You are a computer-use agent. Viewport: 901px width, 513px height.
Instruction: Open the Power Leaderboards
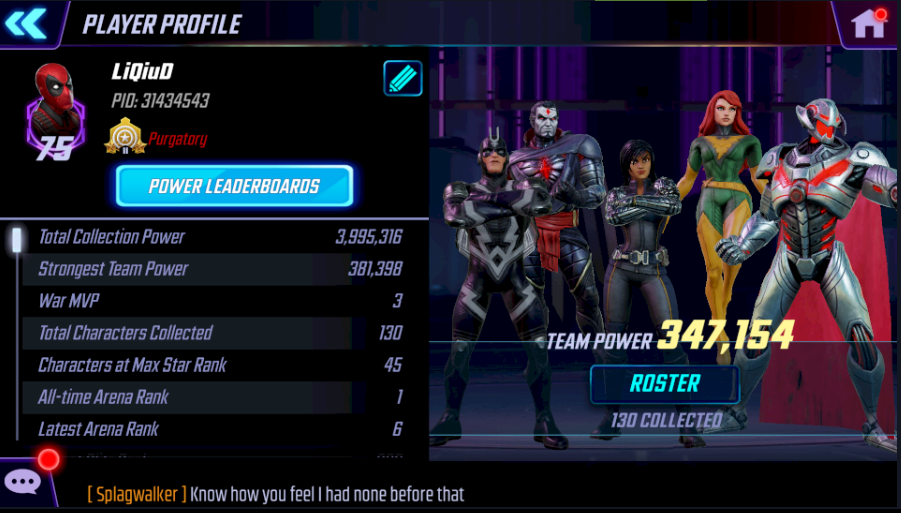point(234,186)
